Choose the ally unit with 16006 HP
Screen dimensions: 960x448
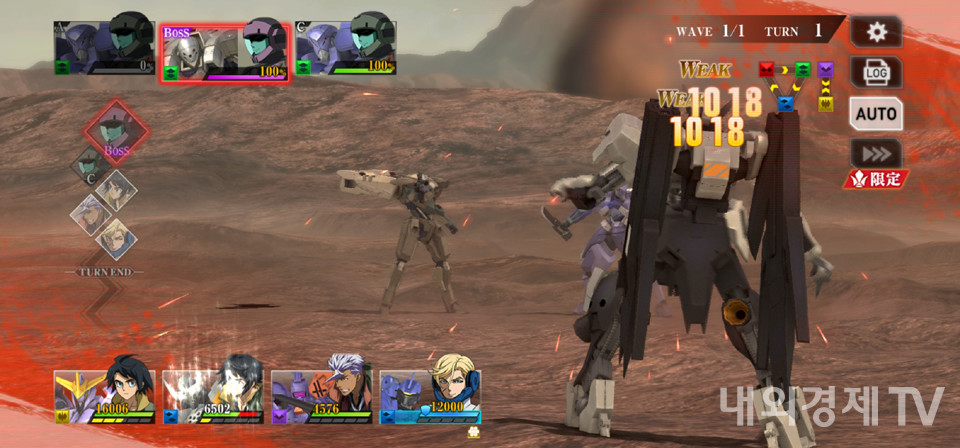[x=104, y=396]
